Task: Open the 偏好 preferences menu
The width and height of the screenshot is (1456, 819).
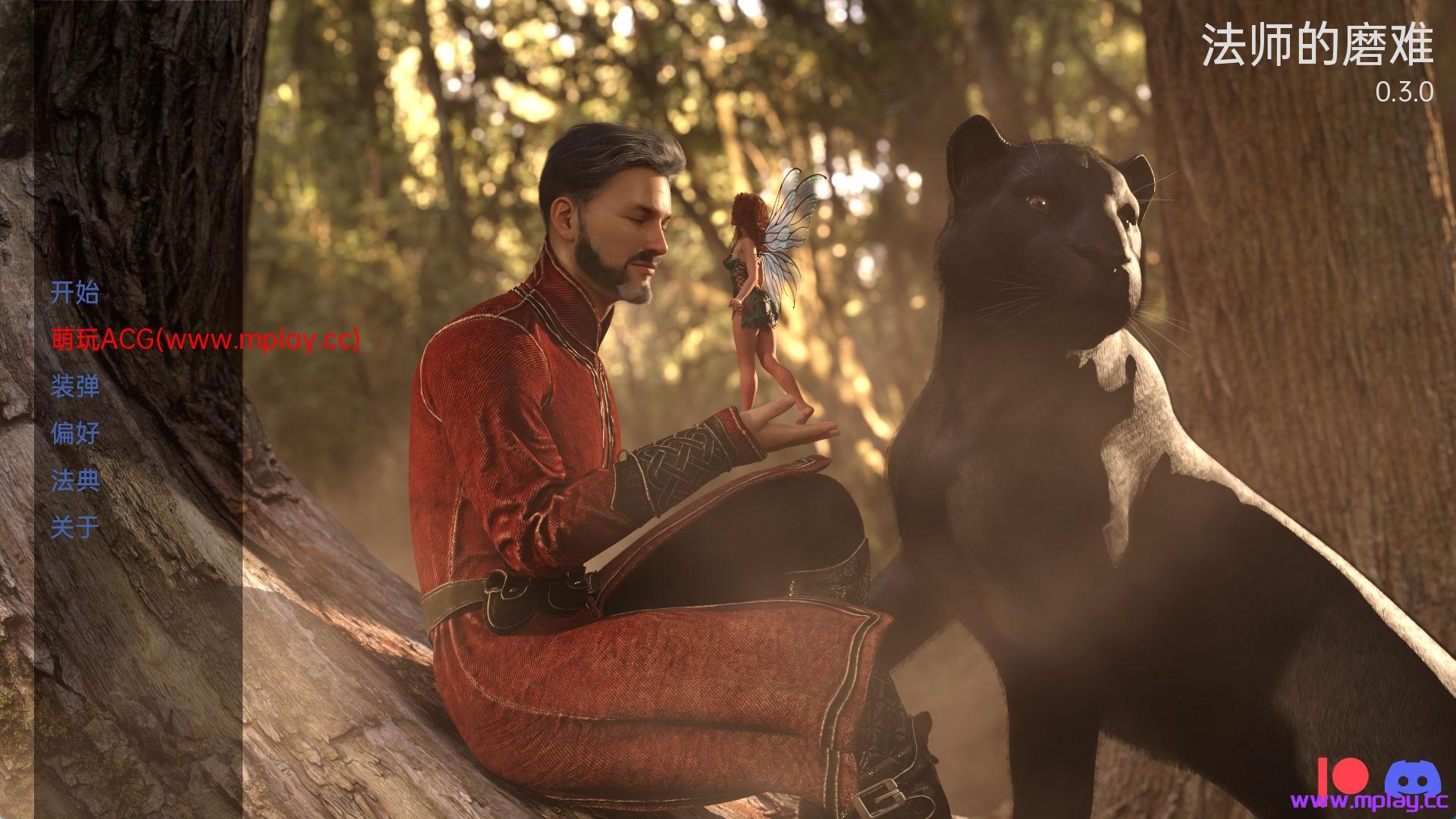Action: pos(75,433)
